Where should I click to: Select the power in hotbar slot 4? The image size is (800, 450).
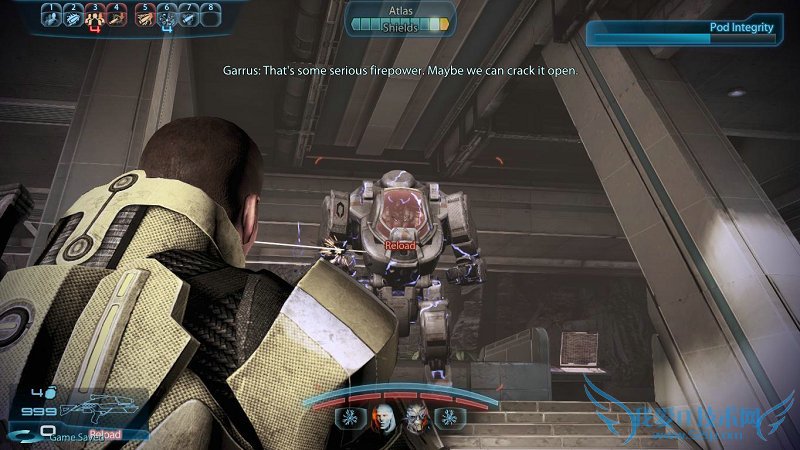pyautogui.click(x=118, y=17)
